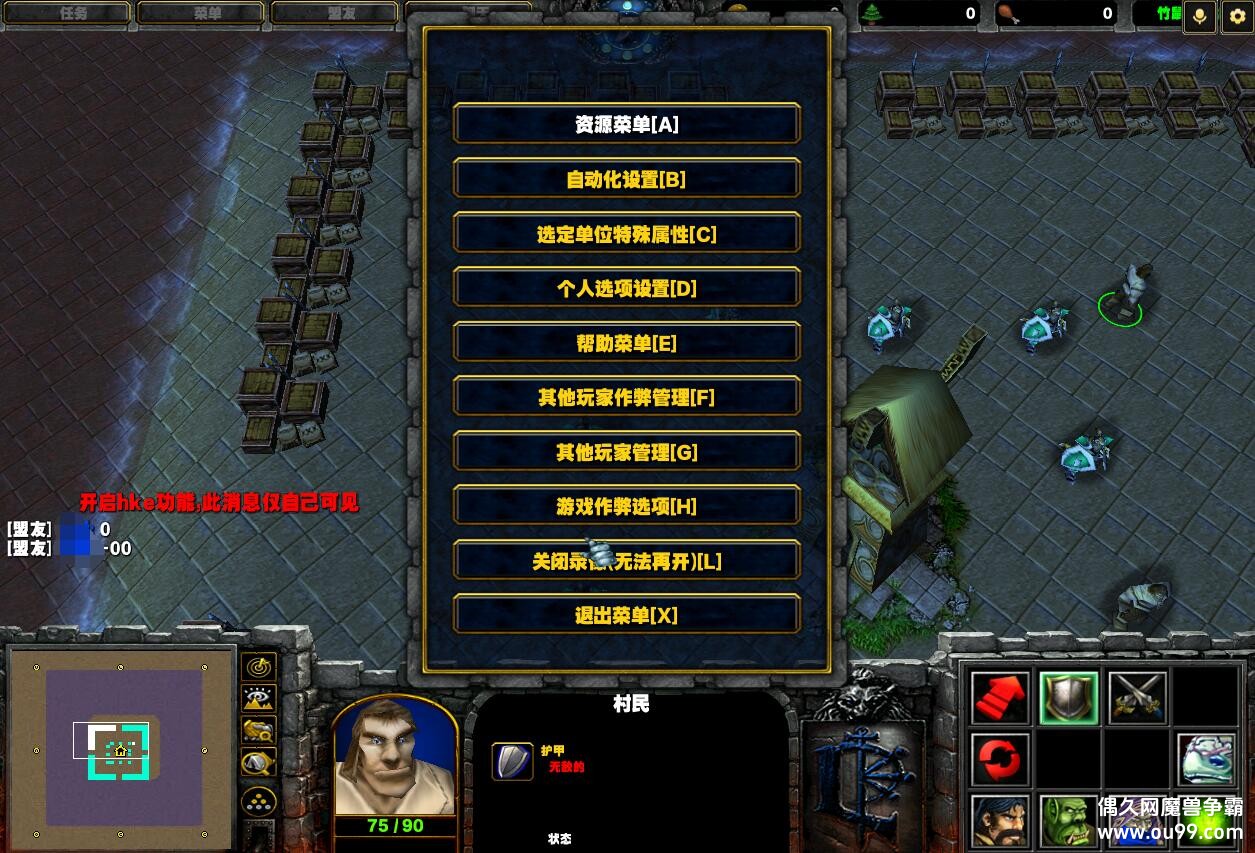Select the red arrow command icon
Image resolution: width=1255 pixels, height=853 pixels.
(1000, 697)
